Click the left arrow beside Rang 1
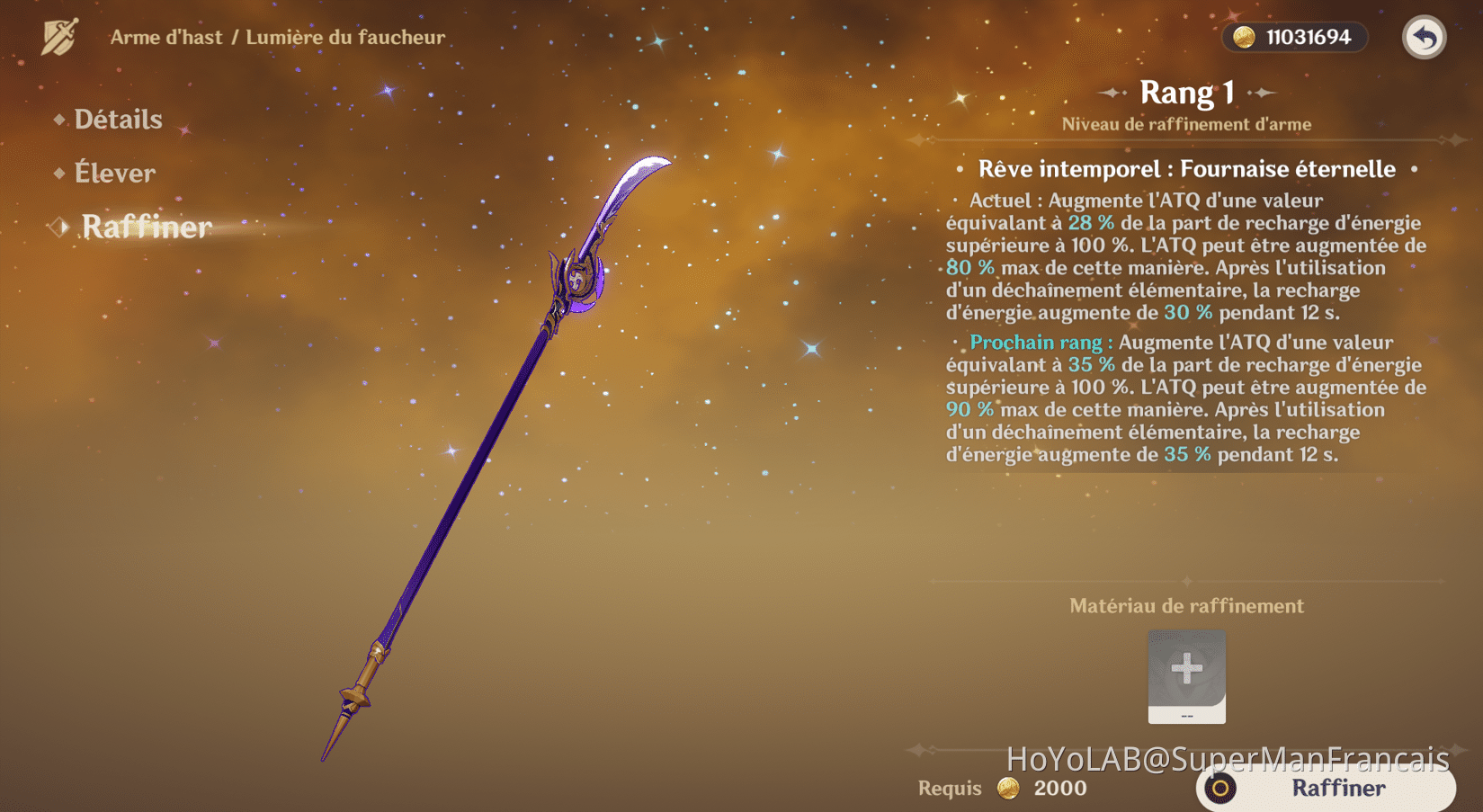 click(1112, 93)
